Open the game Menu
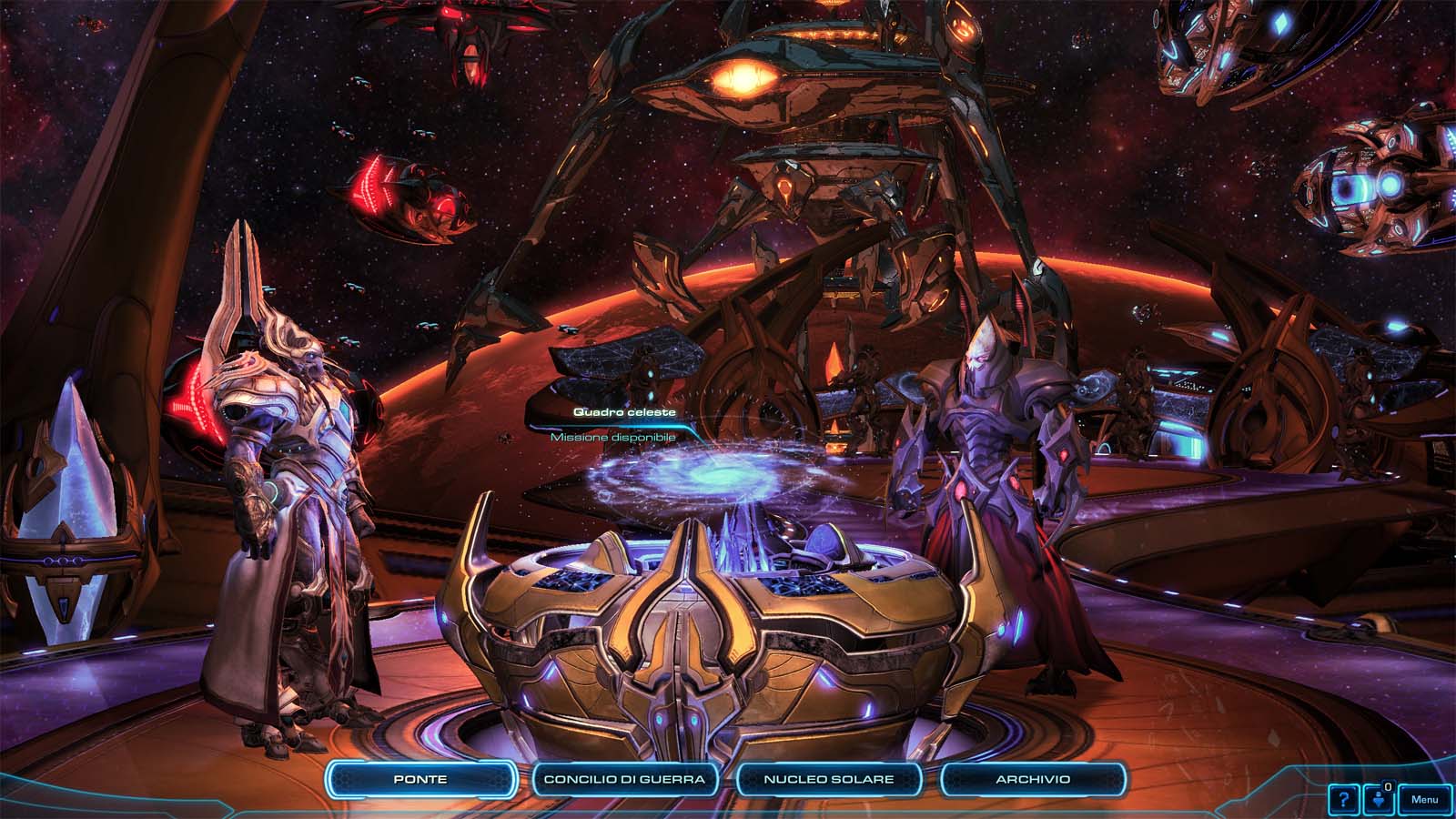This screenshot has width=1456, height=819. (1425, 800)
